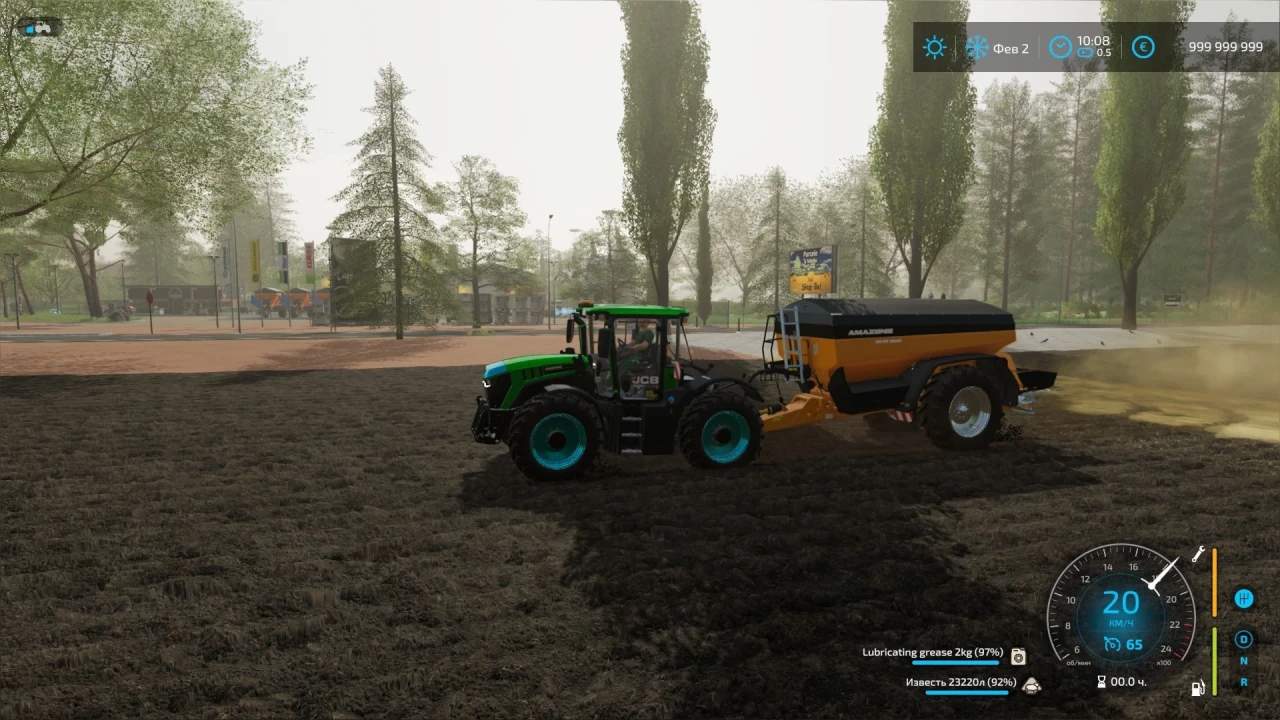Click the fuel pump icon near the gauge

coord(1197,687)
